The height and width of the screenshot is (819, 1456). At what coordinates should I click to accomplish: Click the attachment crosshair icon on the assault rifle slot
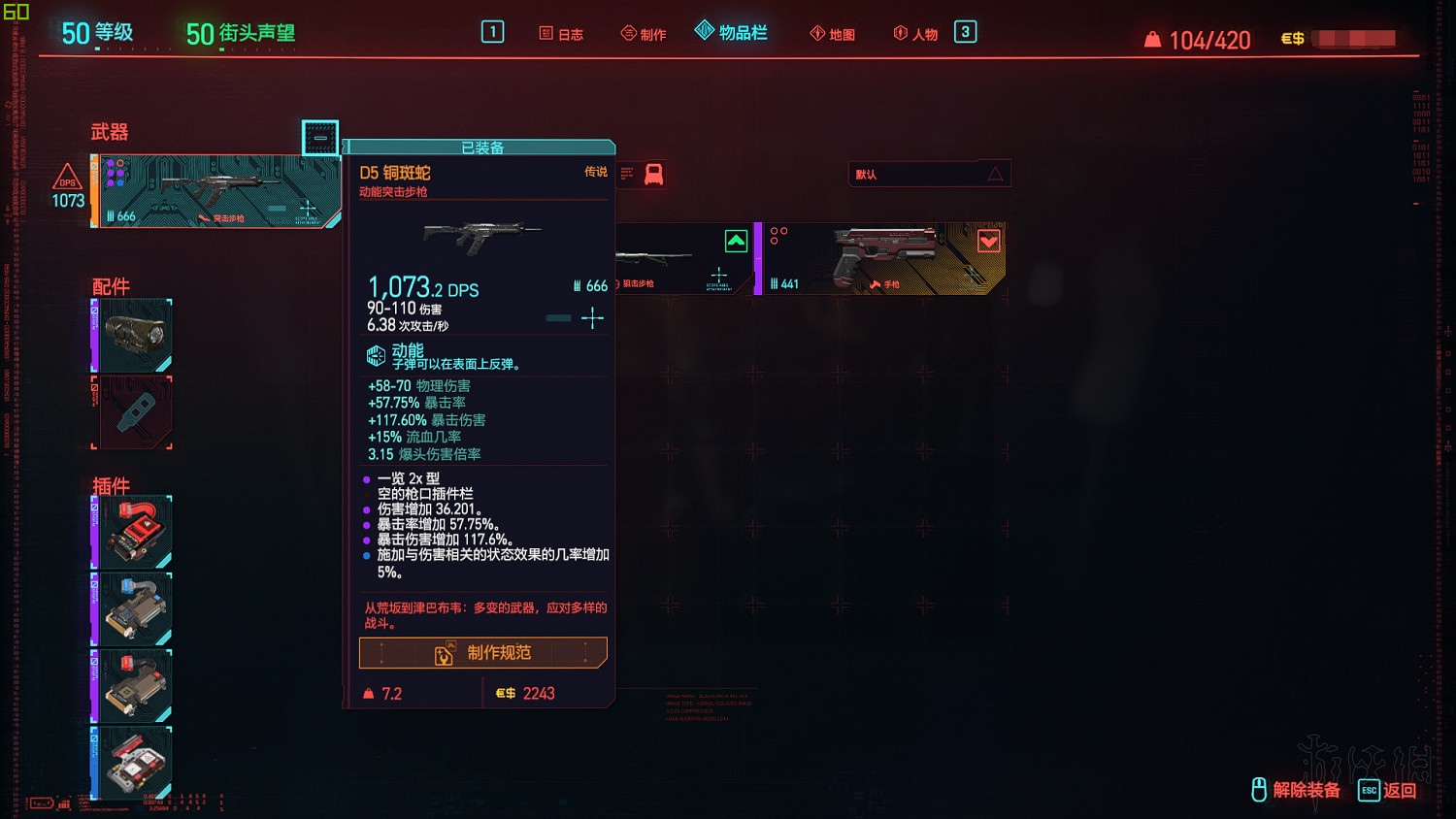pyautogui.click(x=306, y=208)
